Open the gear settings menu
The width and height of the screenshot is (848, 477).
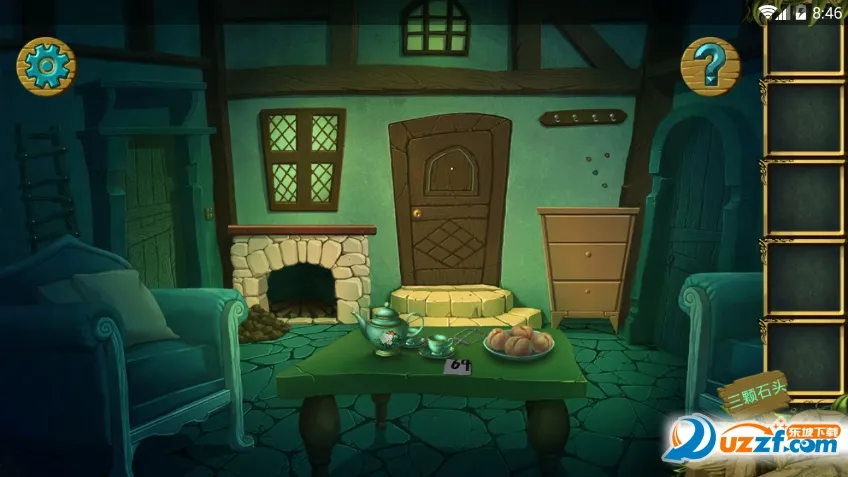[46, 66]
